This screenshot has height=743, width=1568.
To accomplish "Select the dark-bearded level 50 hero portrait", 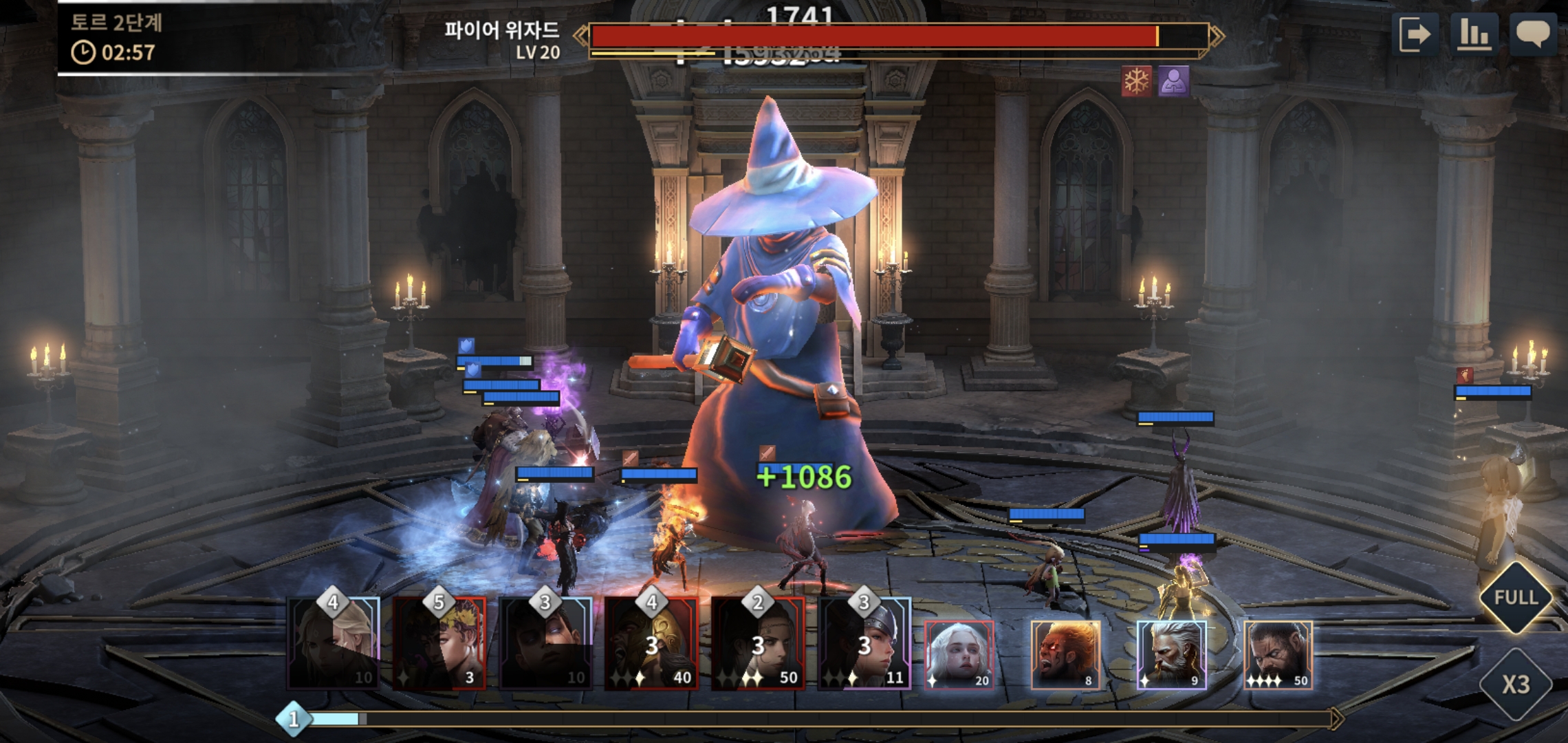I will tap(1278, 655).
